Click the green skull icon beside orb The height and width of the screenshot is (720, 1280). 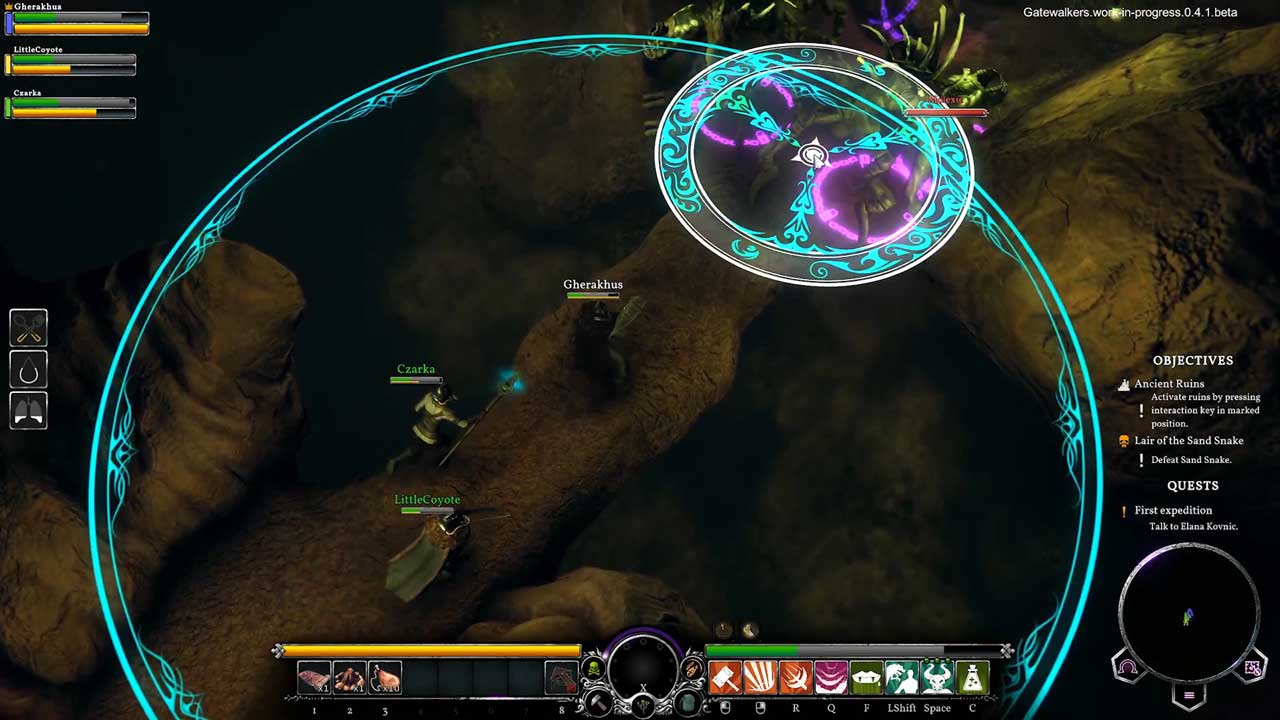pos(593,668)
